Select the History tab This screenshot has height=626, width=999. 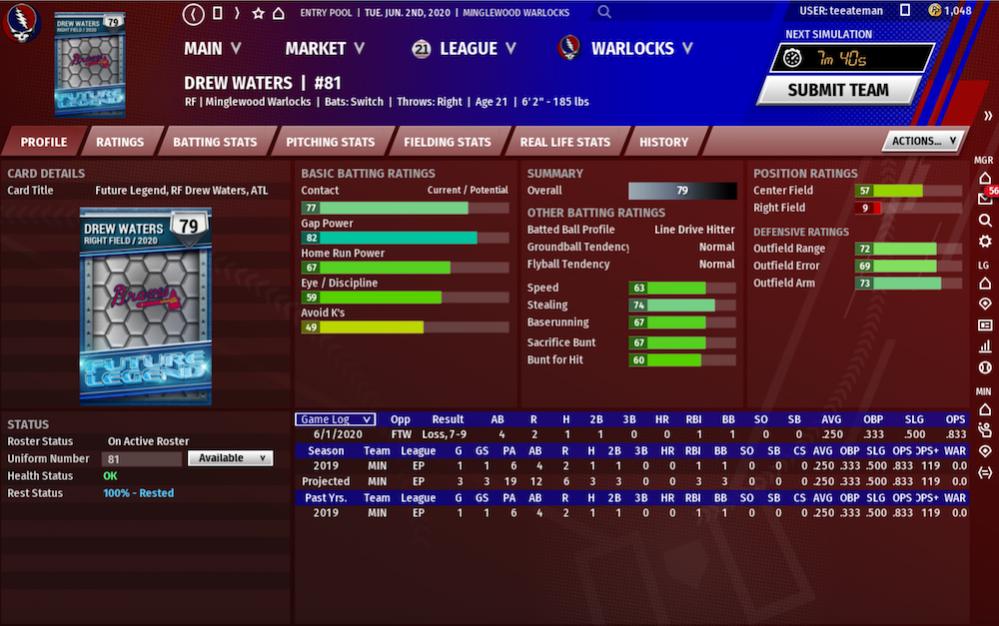pos(663,142)
